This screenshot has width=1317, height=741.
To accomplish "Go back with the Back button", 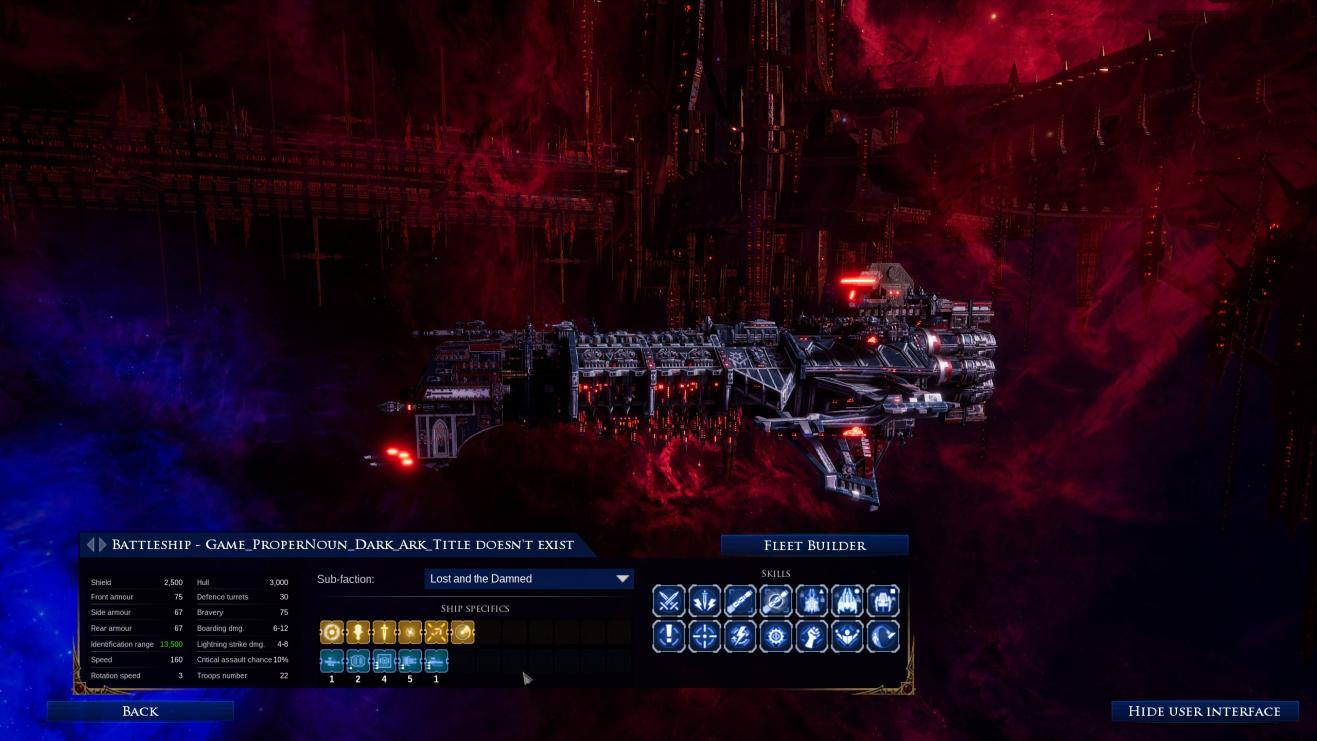I will pyautogui.click(x=140, y=711).
